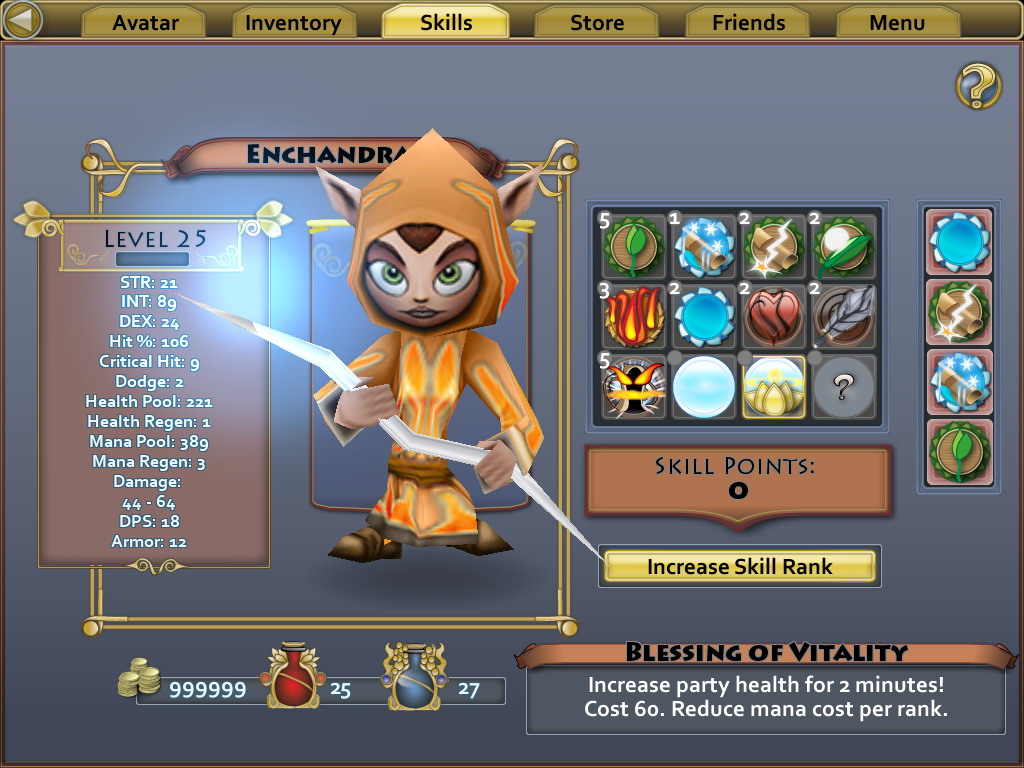Switch to the Avatar tab
This screenshot has height=768, width=1024.
143,22
